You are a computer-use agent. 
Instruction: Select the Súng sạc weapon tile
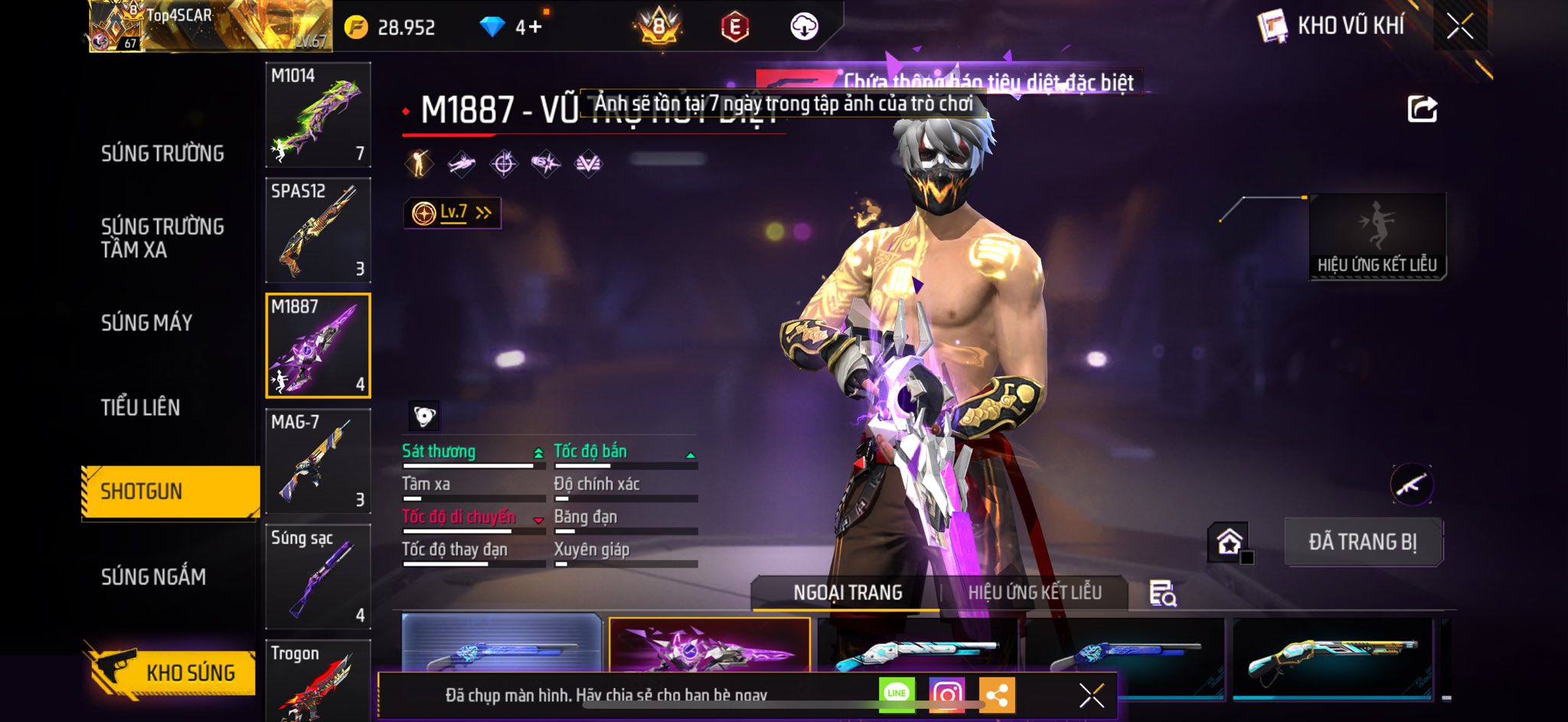[318, 577]
